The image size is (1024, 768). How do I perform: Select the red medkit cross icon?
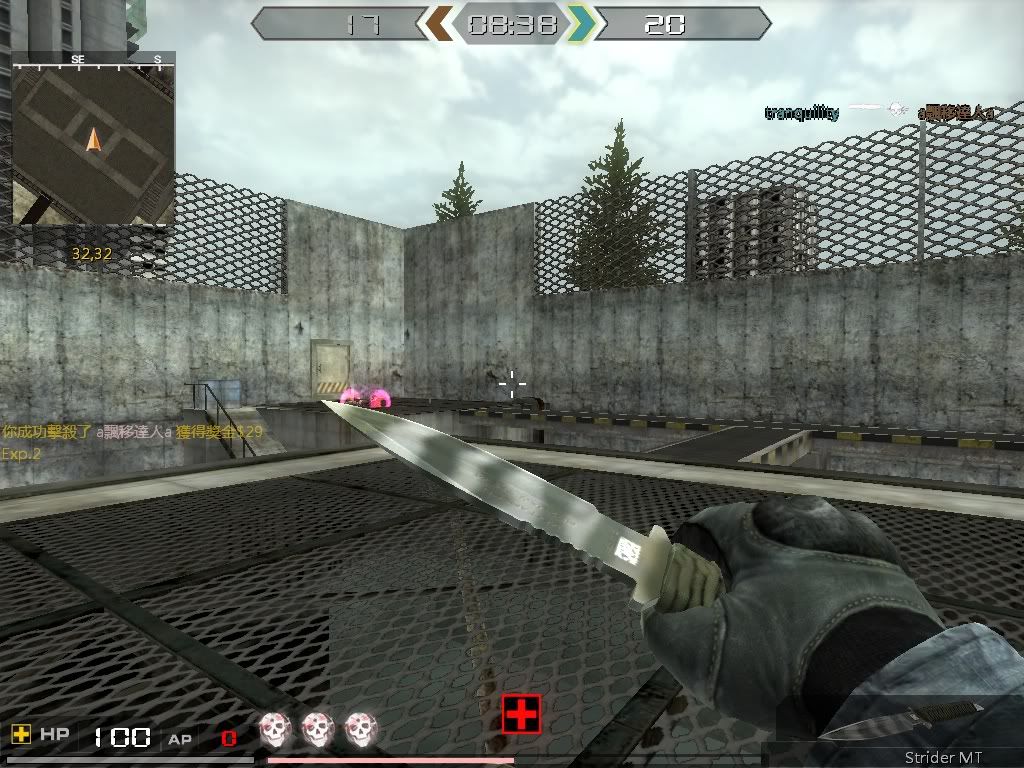(521, 714)
